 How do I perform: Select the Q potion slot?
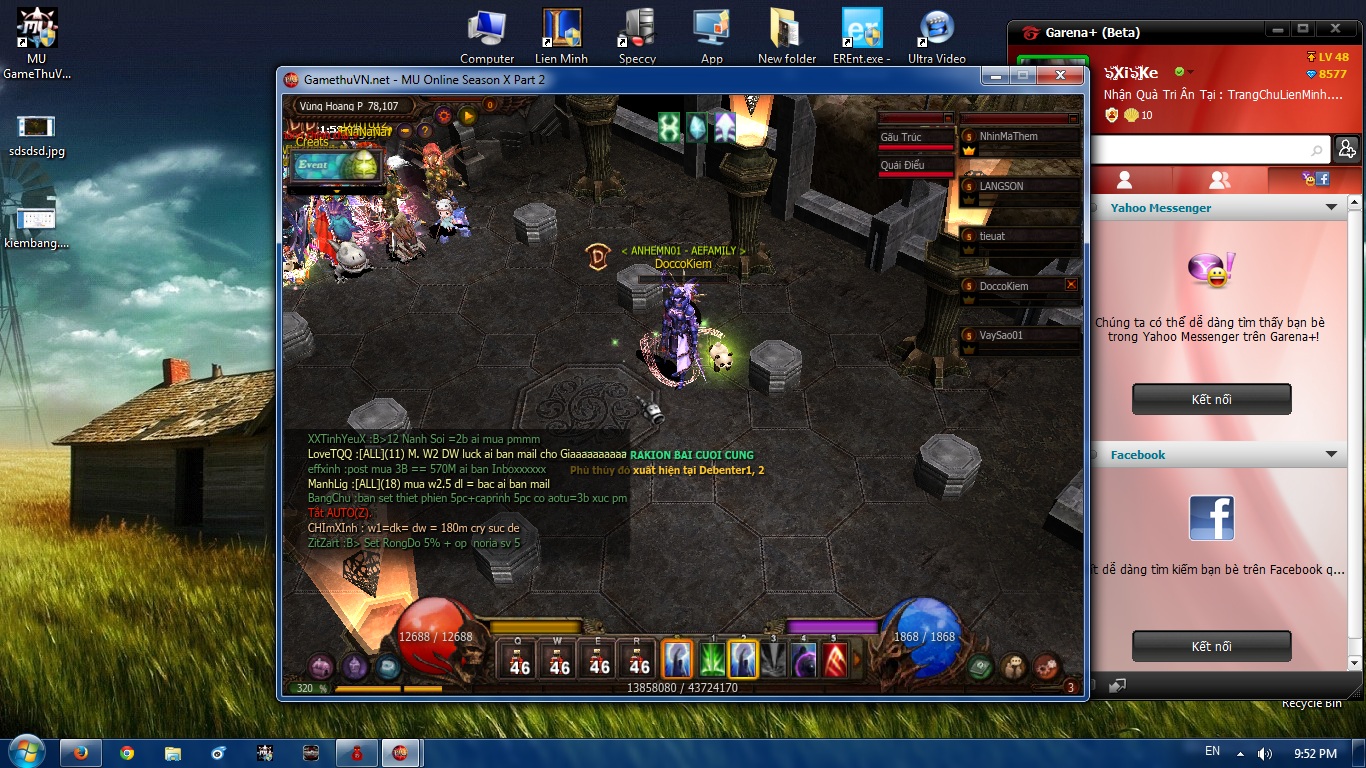point(519,660)
